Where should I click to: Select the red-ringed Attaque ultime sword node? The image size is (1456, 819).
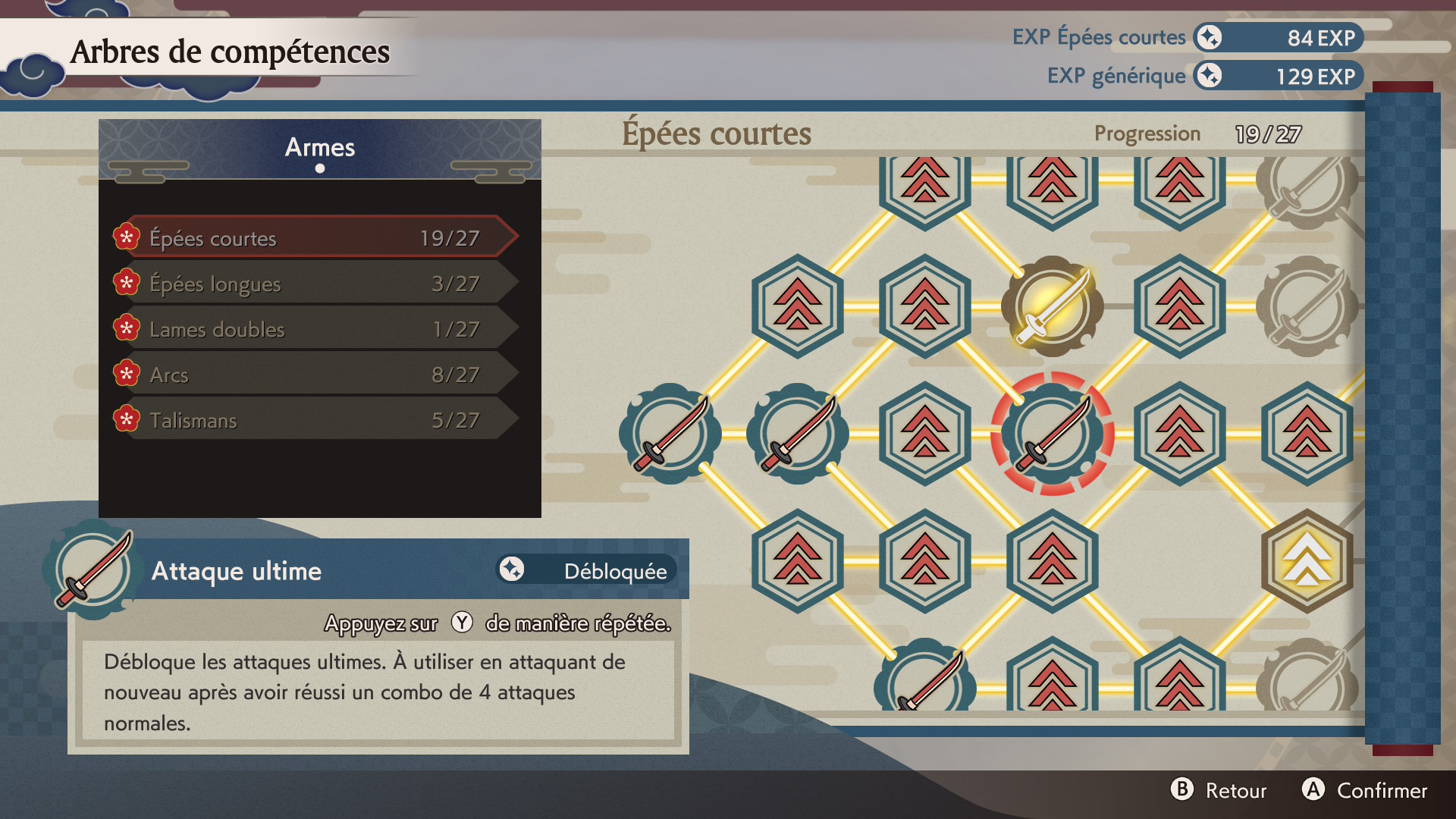pos(1052,434)
